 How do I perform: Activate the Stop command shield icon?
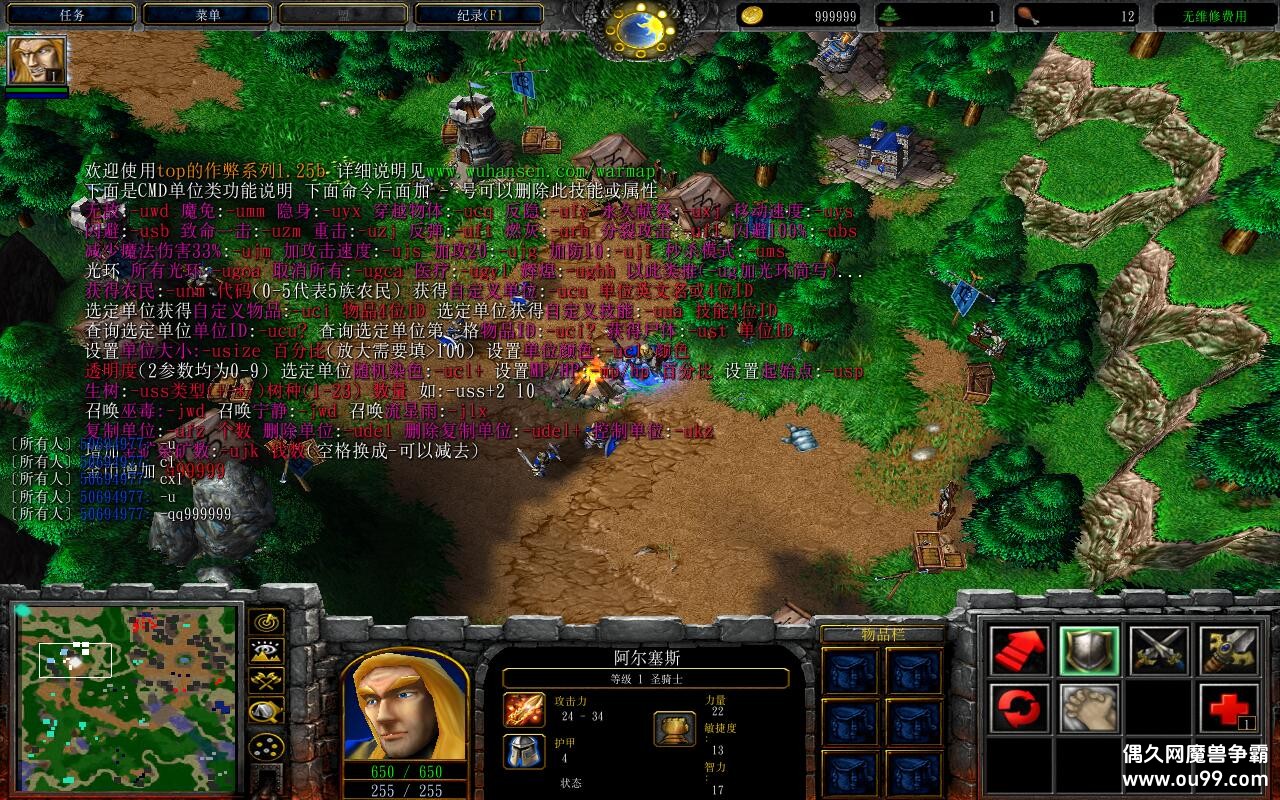tap(1090, 650)
